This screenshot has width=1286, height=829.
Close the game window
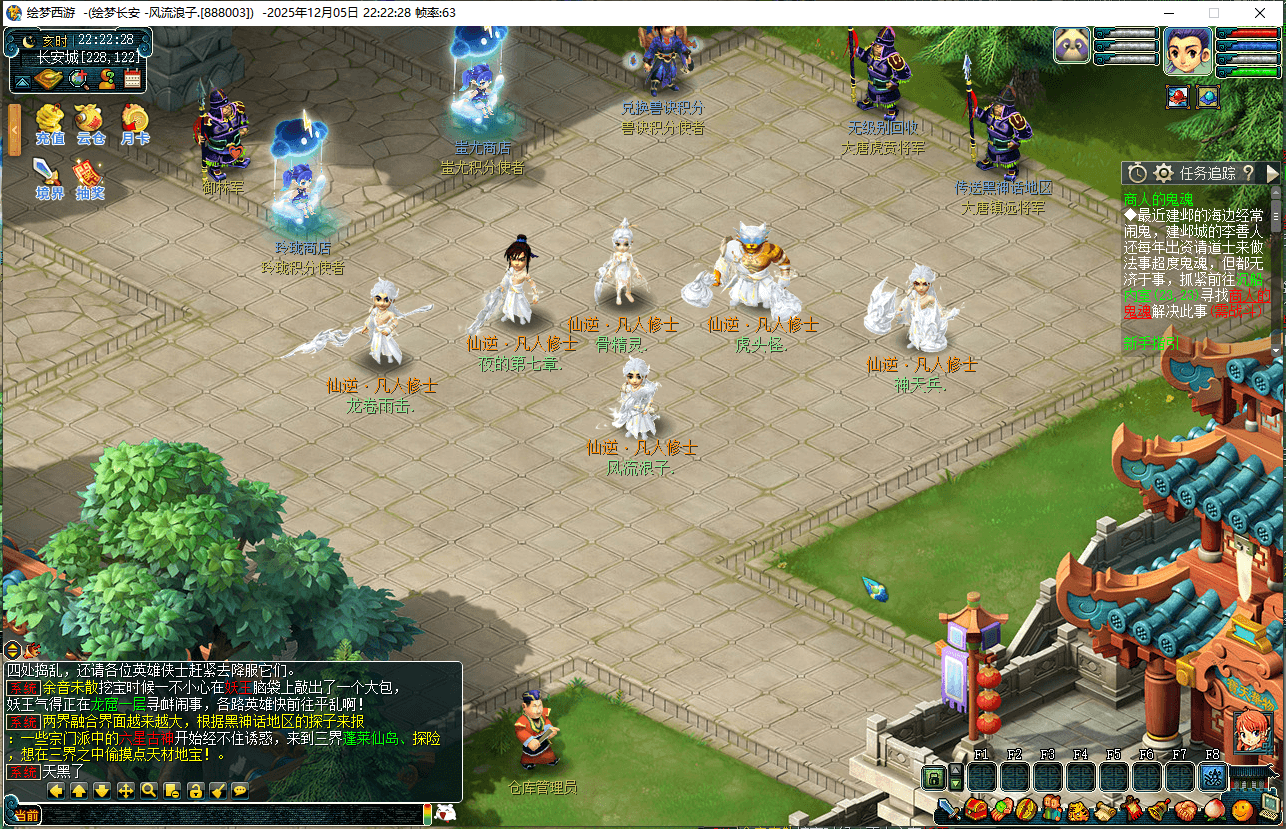point(1261,13)
